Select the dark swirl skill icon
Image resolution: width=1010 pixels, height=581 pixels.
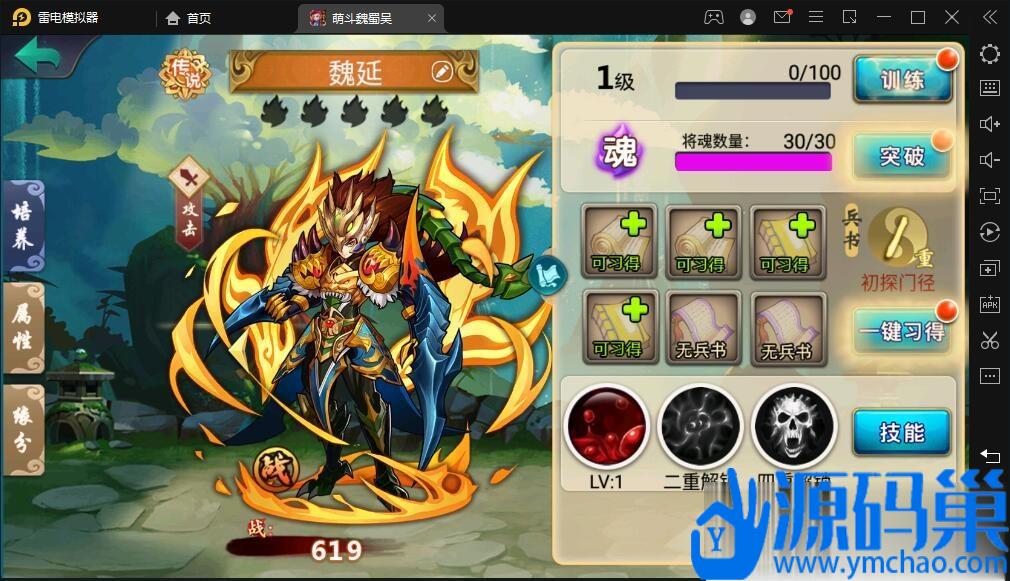click(x=700, y=426)
